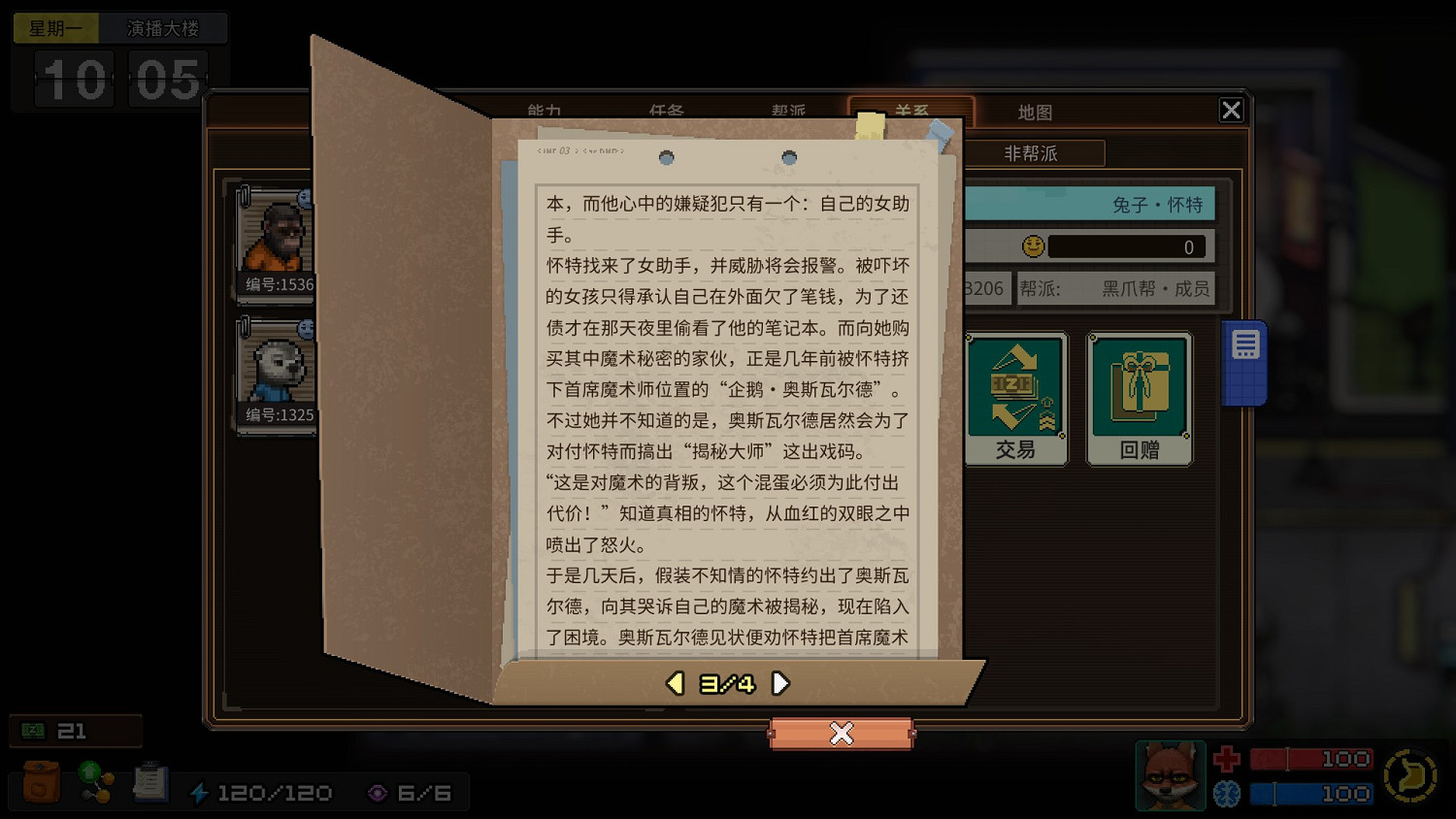This screenshot has height=819, width=1456.
Task: Select the green skill tree icon
Action: coord(95,784)
